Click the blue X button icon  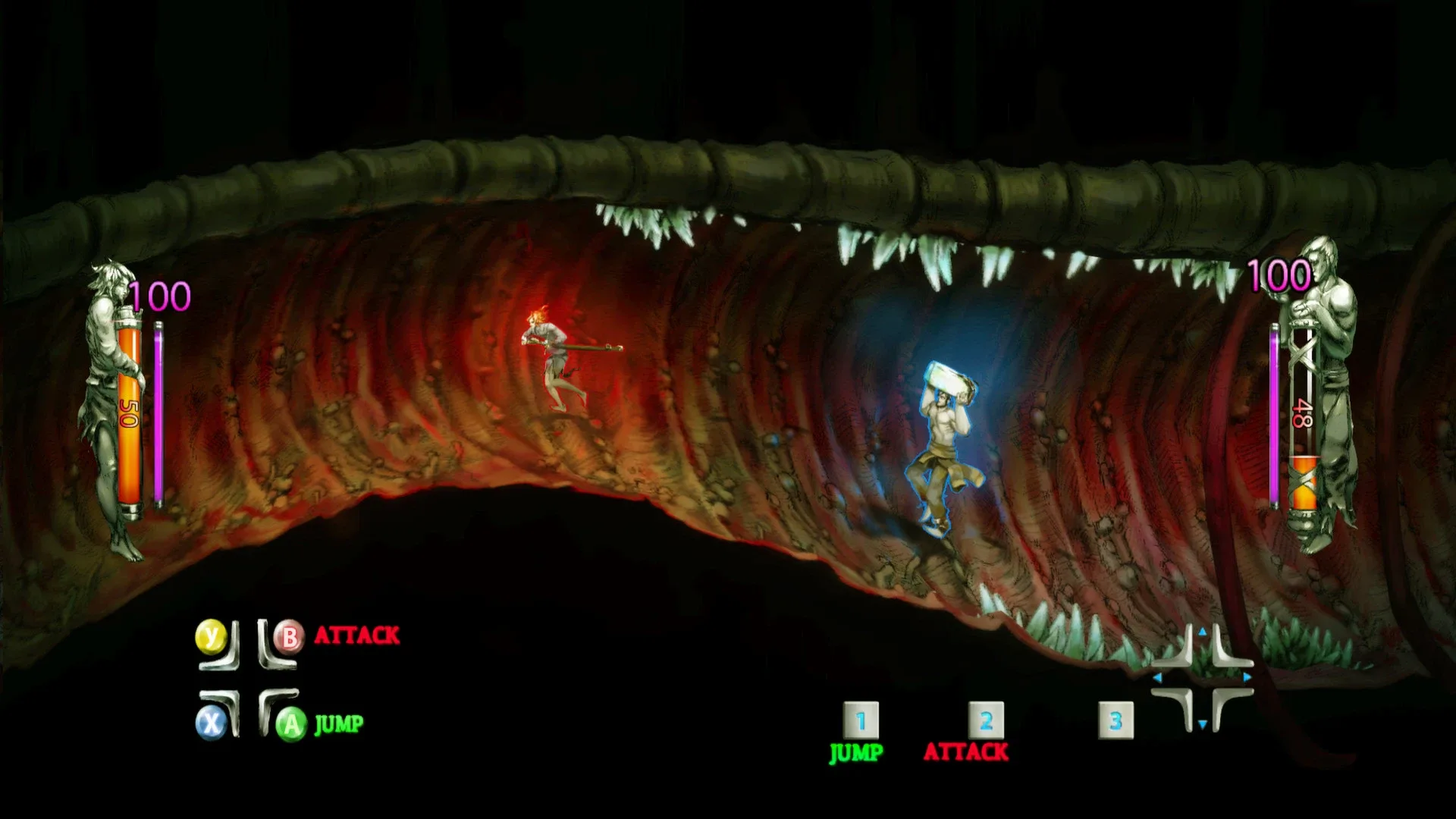coord(212,721)
